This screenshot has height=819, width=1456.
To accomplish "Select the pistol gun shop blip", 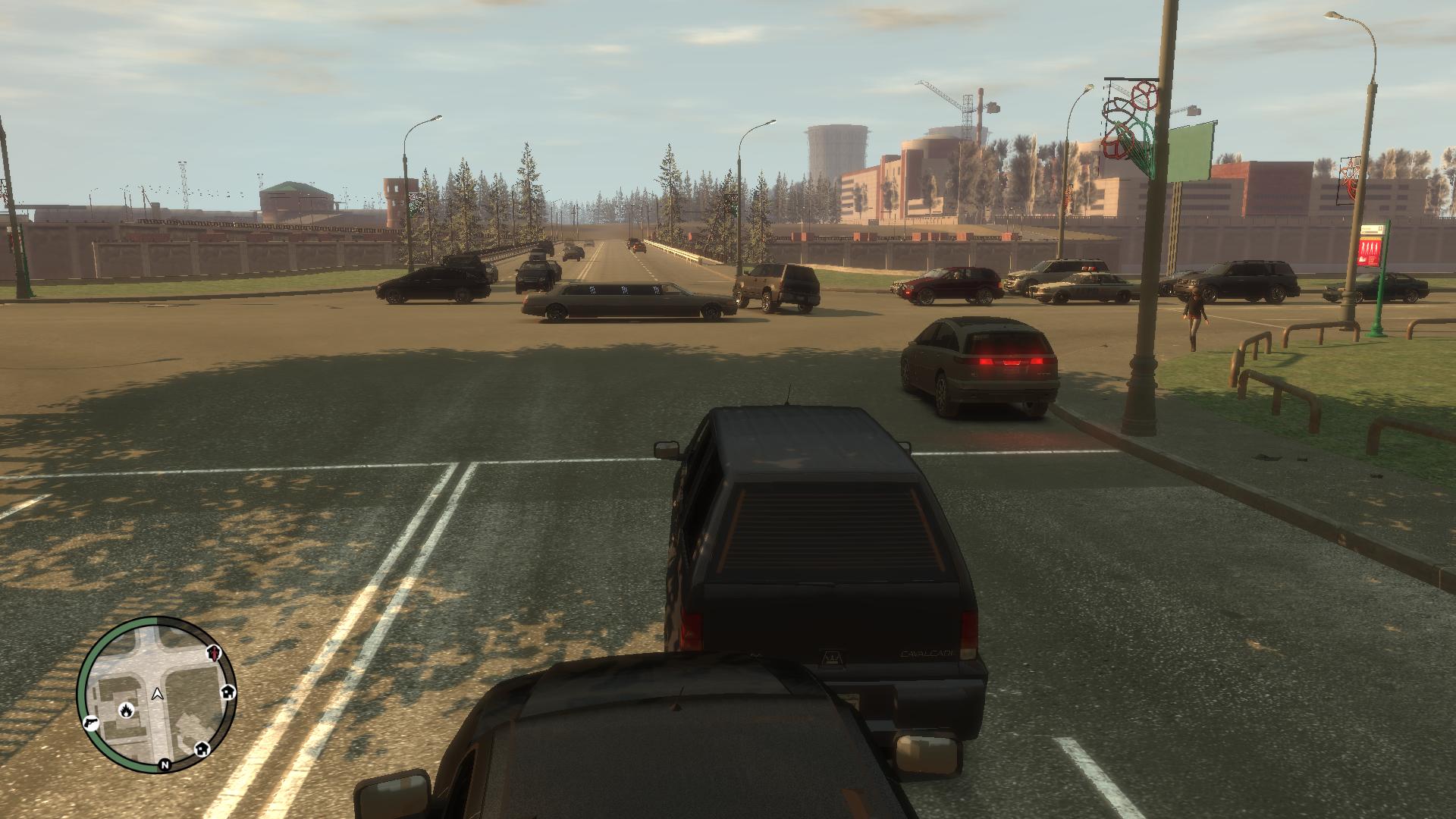I will point(90,723).
